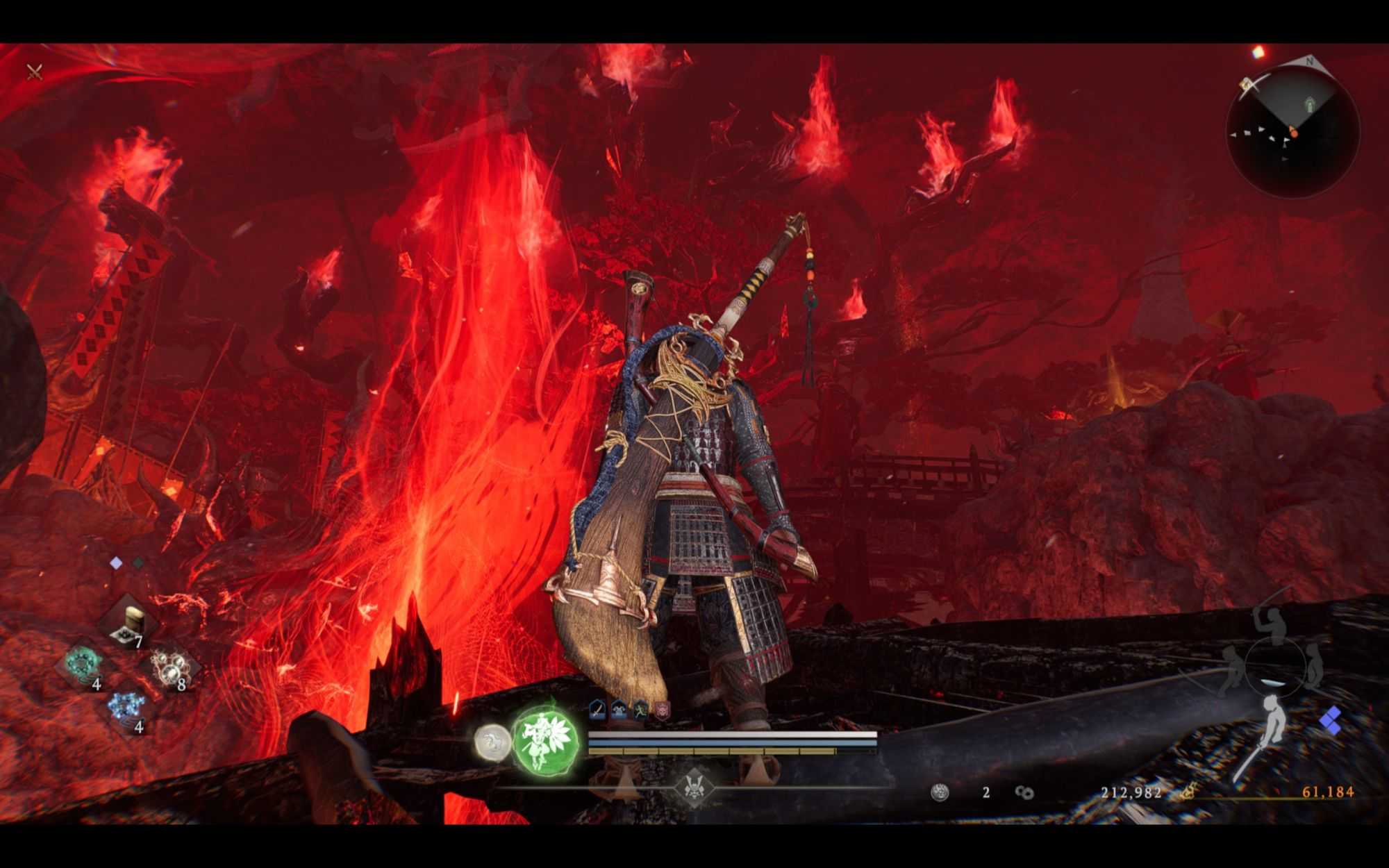1389x868 pixels.
Task: Choose the blue crystal cluster item
Action: 127,708
